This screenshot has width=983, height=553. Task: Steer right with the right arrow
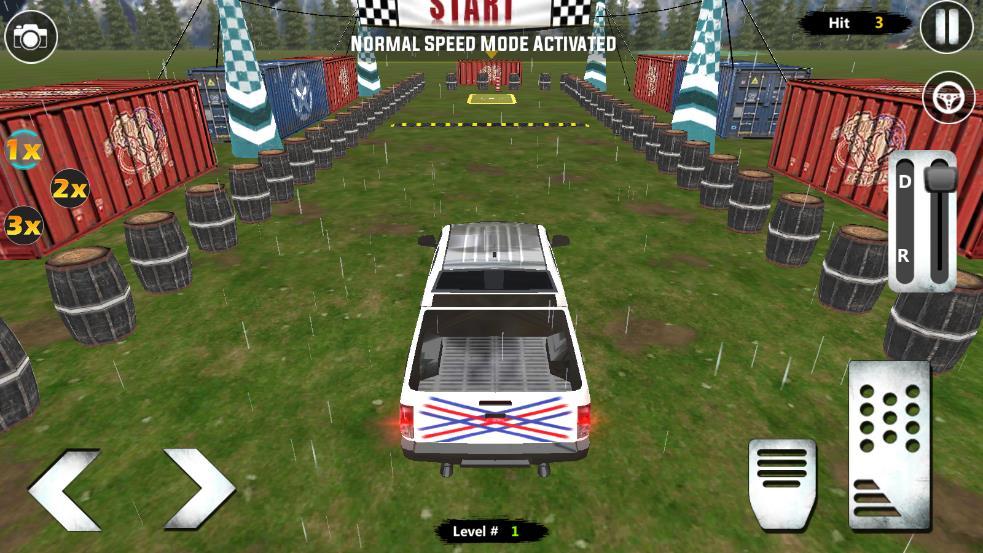point(198,488)
